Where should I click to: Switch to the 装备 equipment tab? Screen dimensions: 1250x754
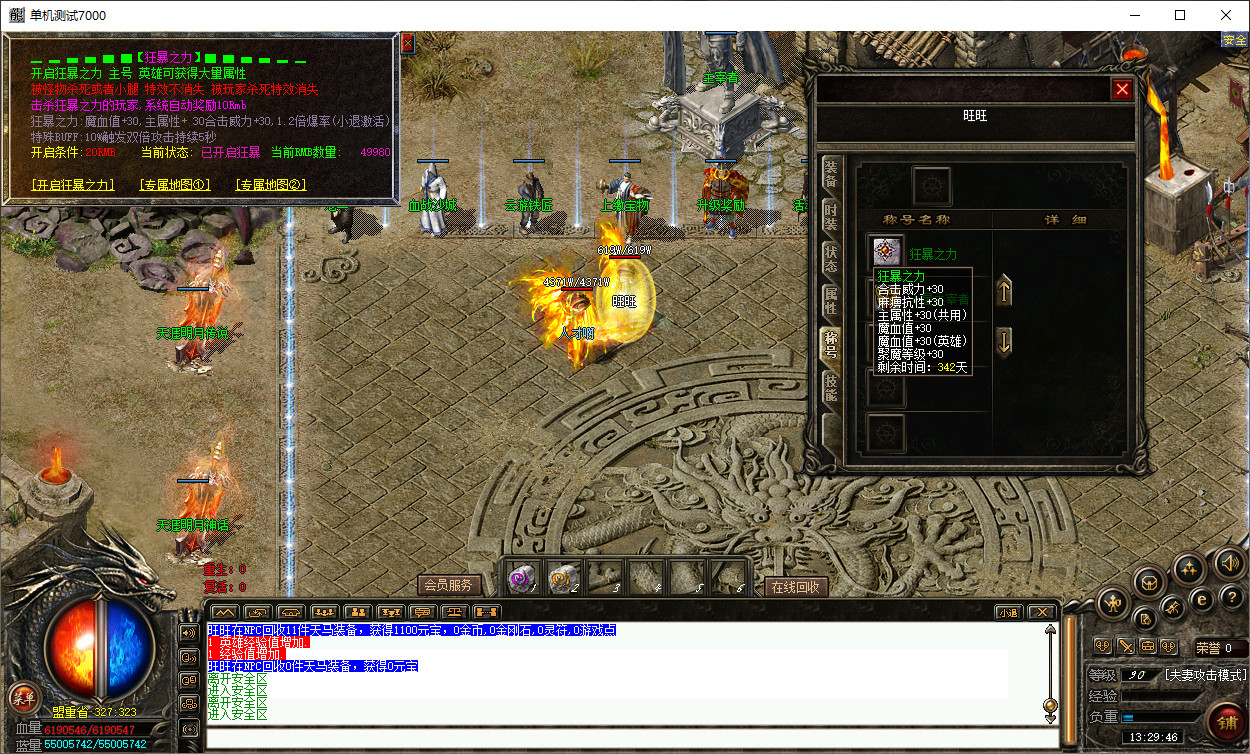830,175
